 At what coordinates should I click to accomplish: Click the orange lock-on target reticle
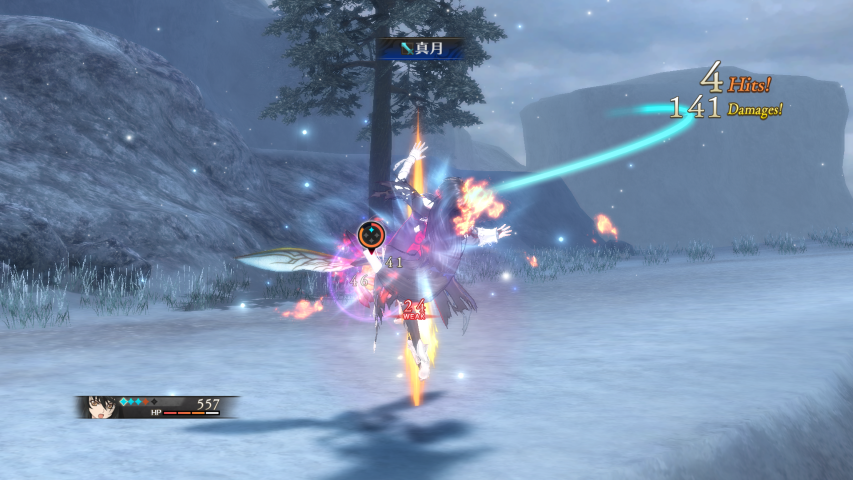371,235
